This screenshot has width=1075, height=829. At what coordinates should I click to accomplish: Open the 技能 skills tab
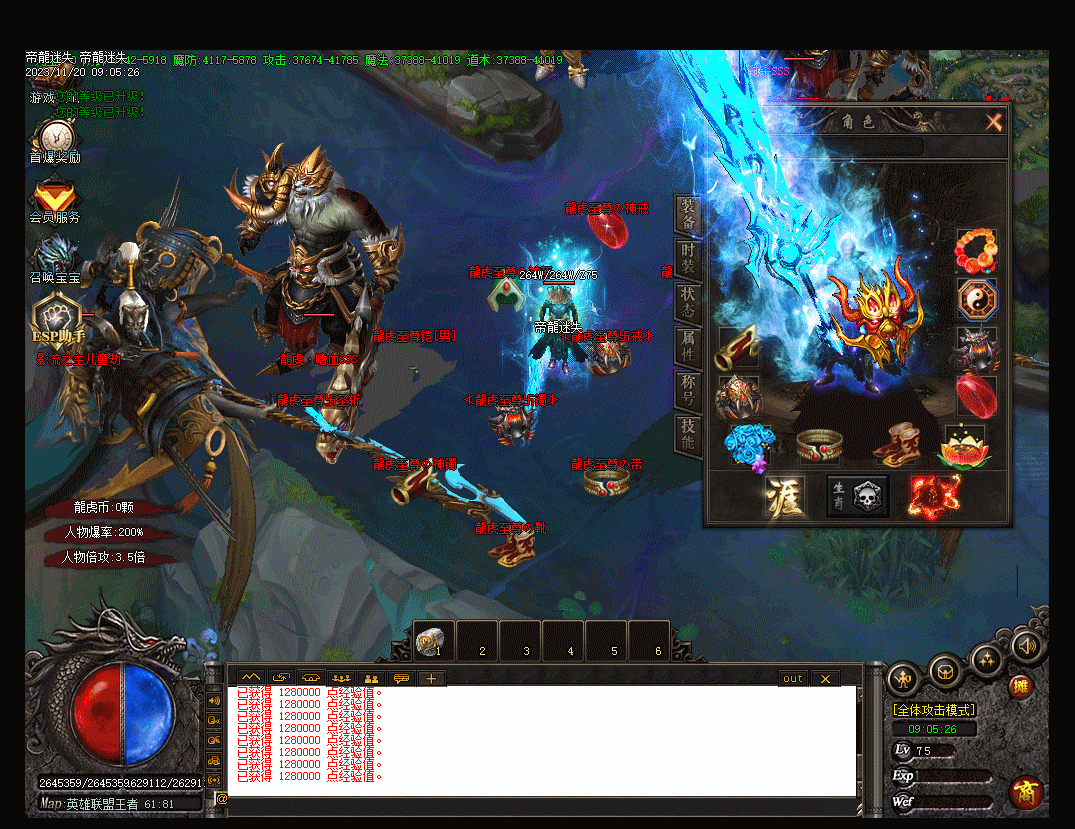688,433
